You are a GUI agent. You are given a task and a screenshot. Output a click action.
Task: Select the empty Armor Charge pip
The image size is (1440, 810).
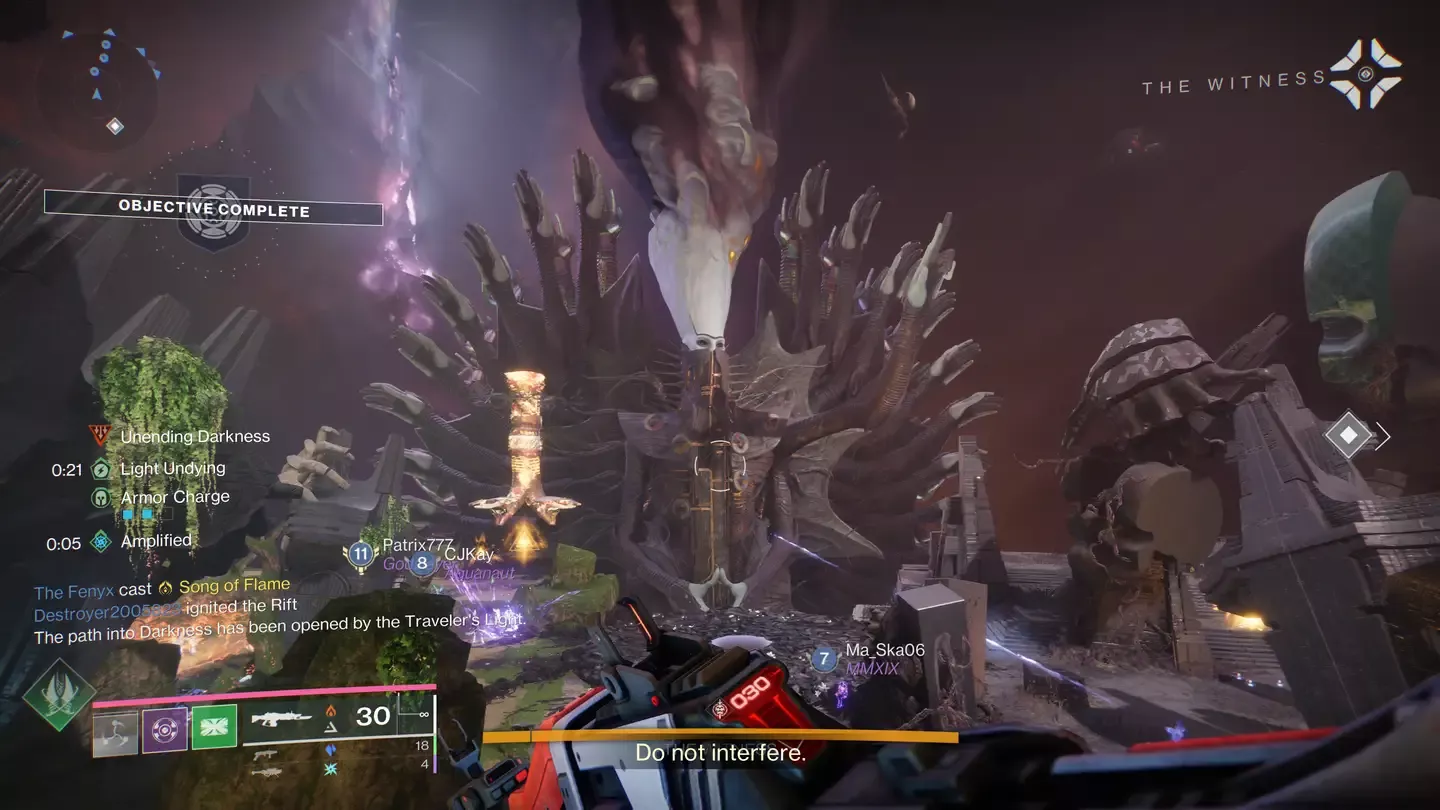tap(168, 513)
